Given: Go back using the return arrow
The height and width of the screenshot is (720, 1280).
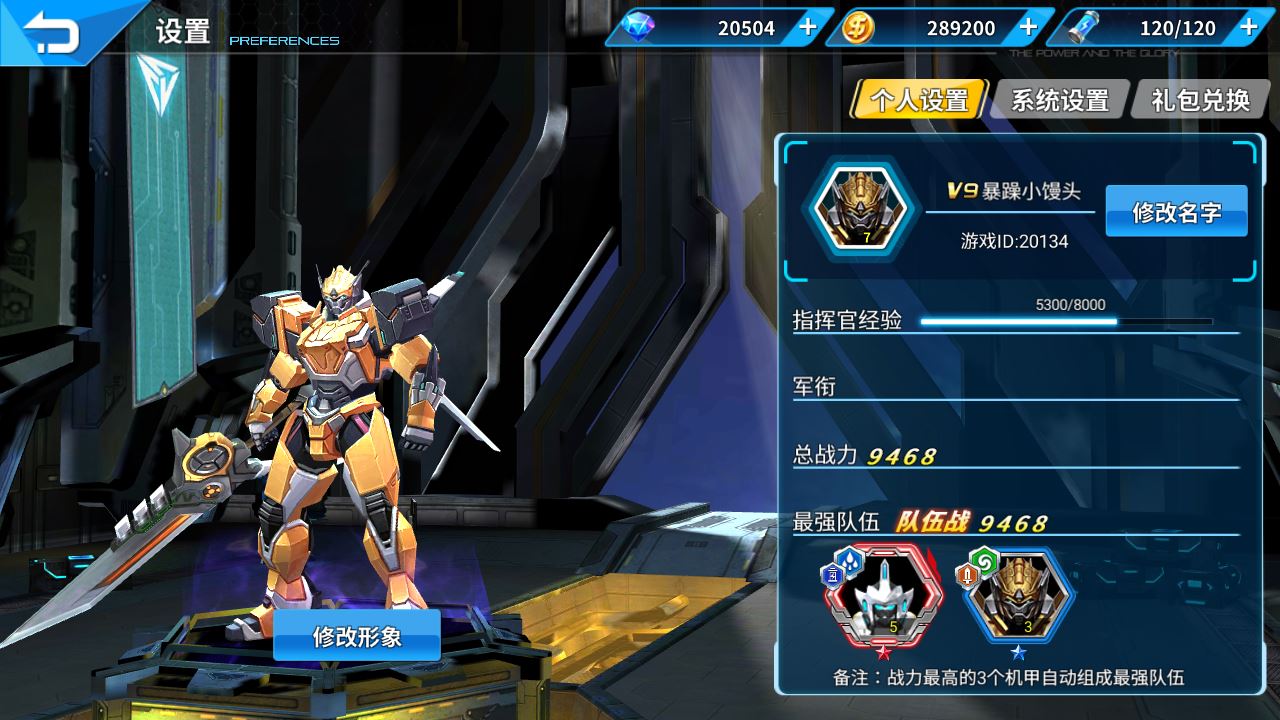Looking at the screenshot, I should [x=52, y=31].
